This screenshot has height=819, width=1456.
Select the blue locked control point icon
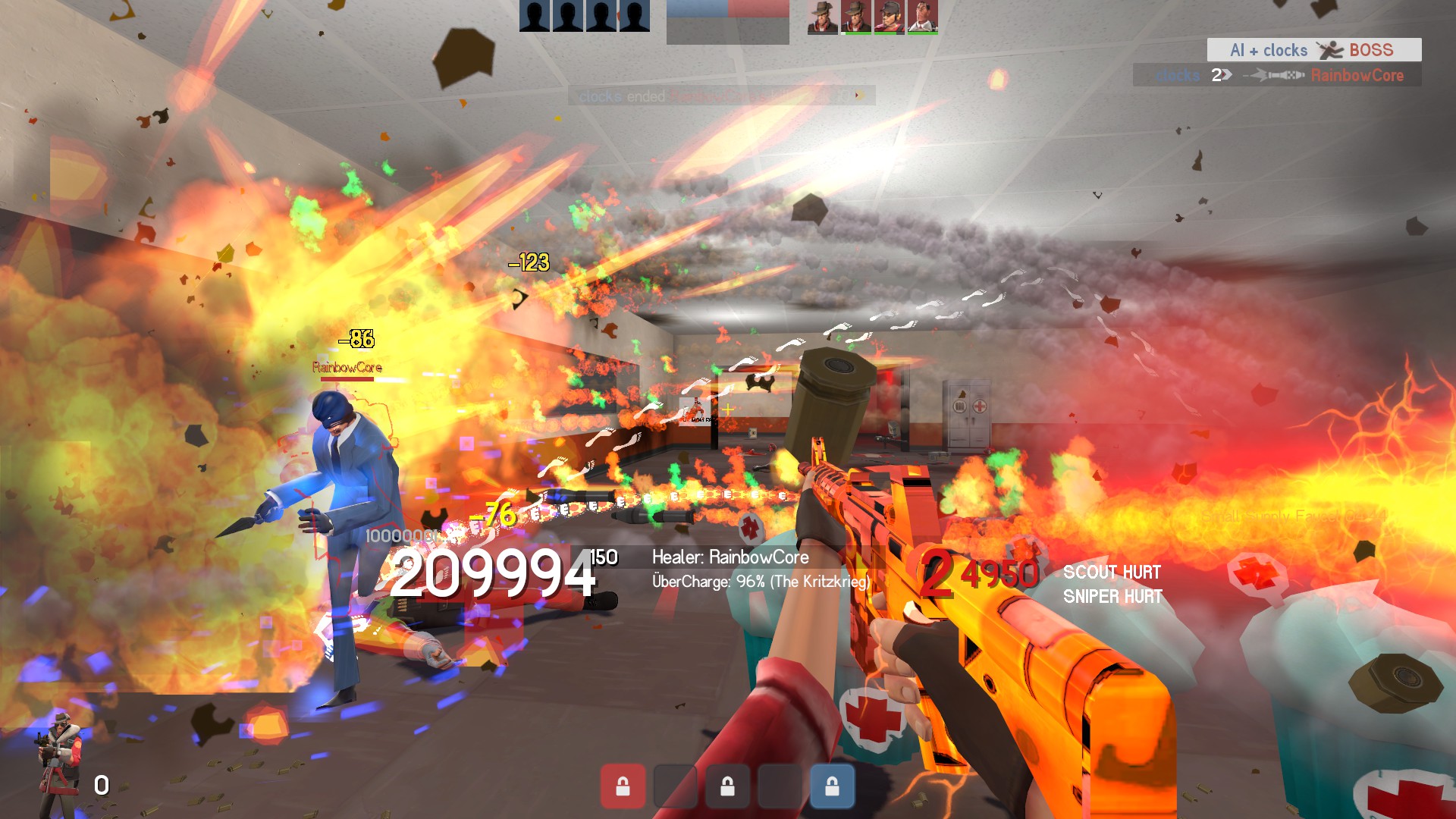[x=832, y=786]
